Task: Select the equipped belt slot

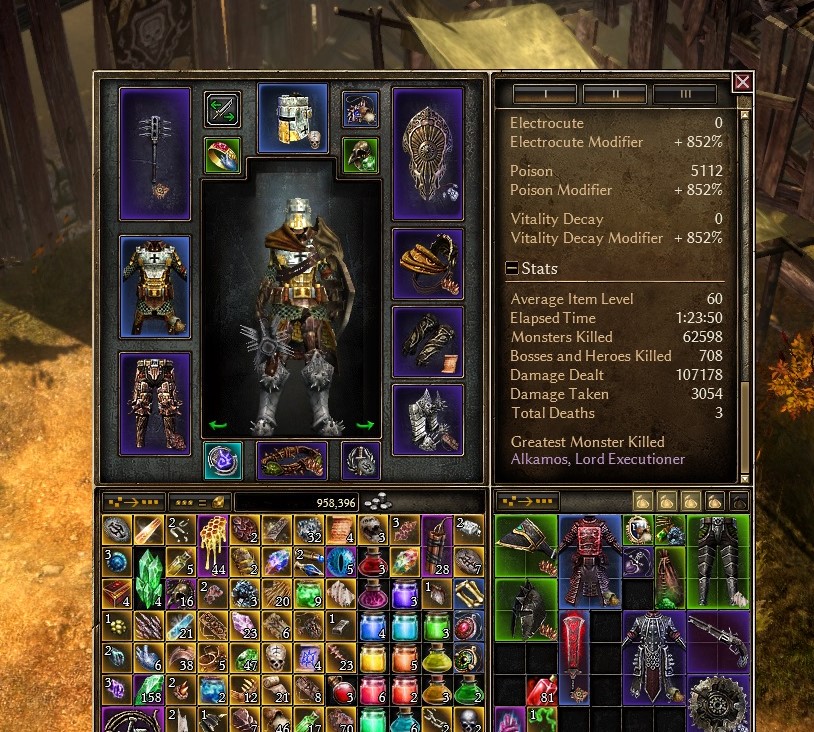Action: pyautogui.click(x=292, y=461)
